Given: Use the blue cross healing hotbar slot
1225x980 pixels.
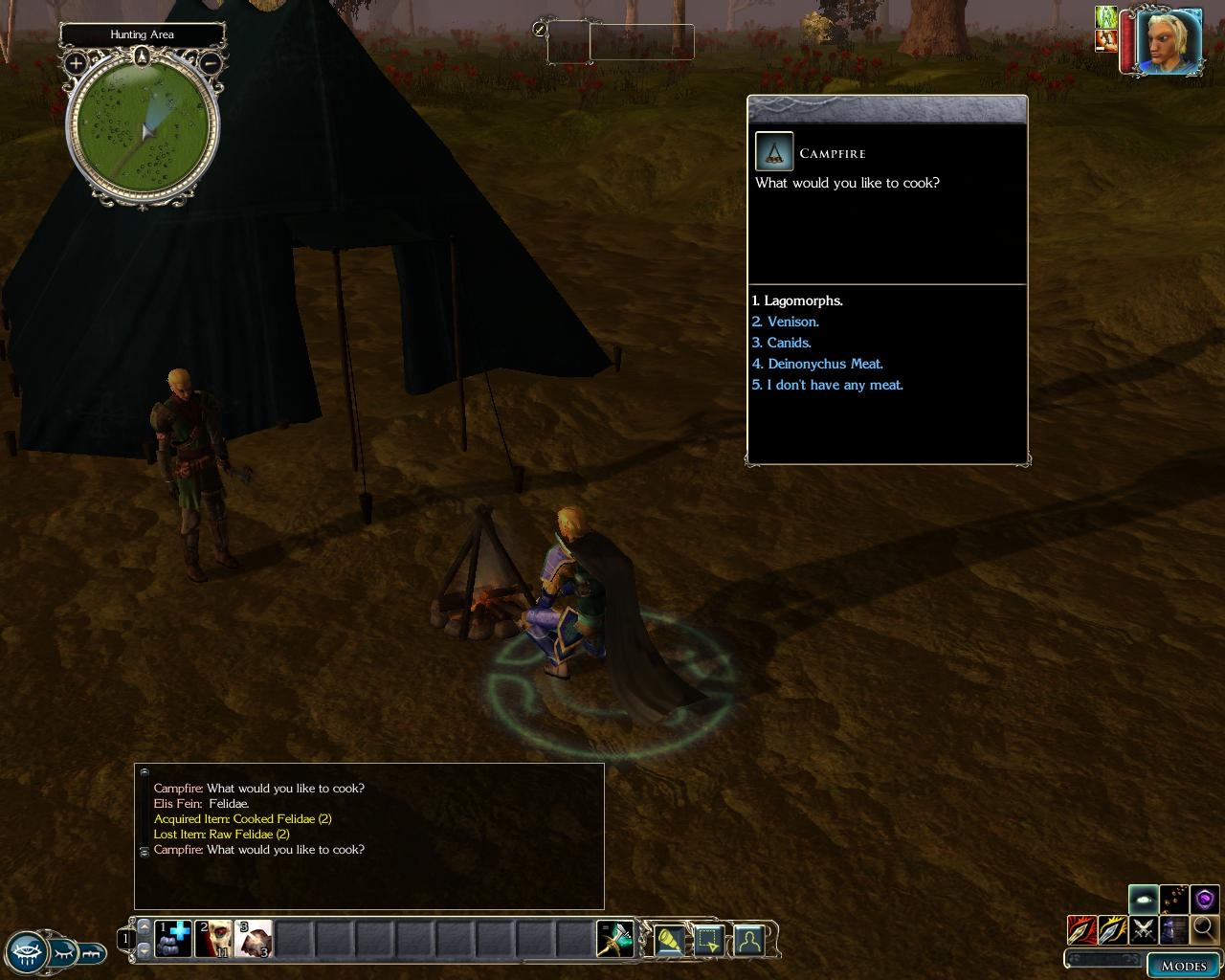Looking at the screenshot, I should click(173, 939).
